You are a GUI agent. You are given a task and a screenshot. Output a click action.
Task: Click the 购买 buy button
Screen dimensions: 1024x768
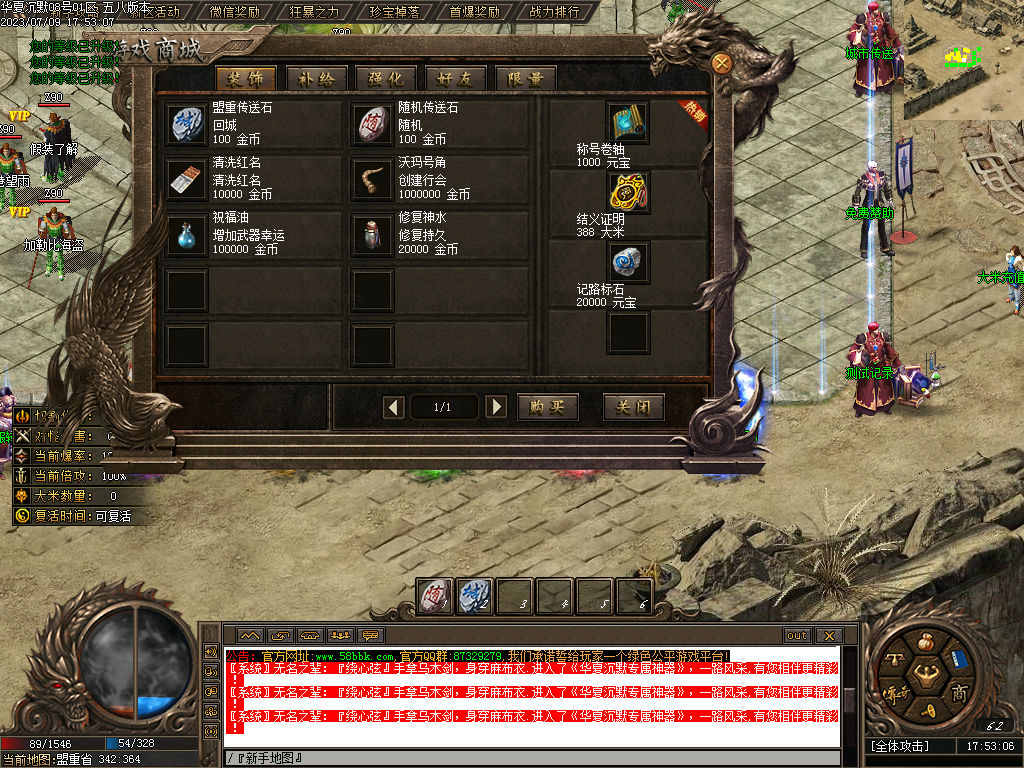coord(547,407)
